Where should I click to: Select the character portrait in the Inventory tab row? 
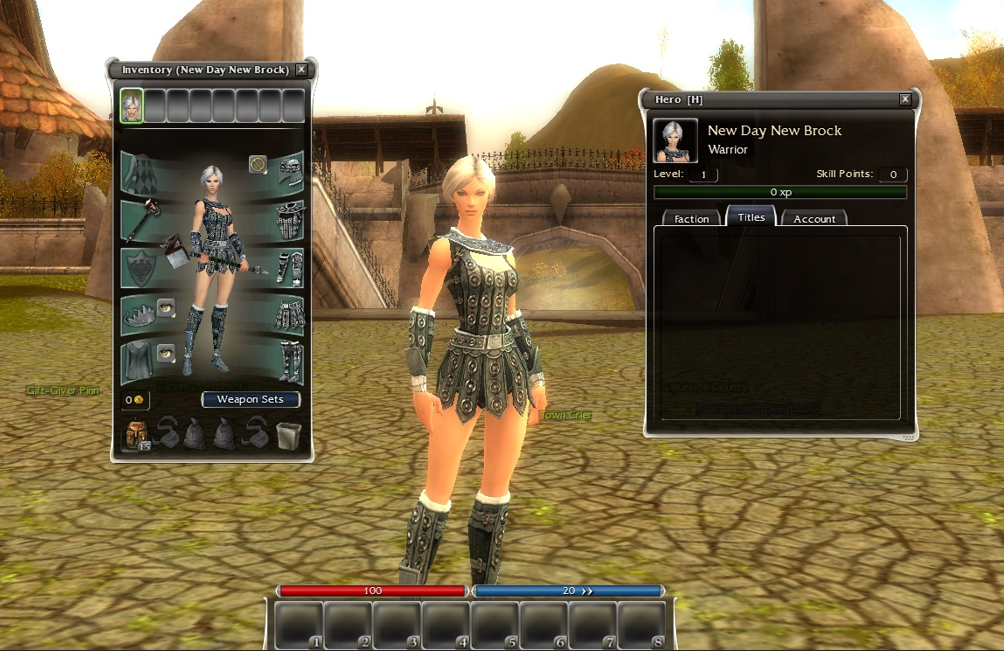(131, 105)
